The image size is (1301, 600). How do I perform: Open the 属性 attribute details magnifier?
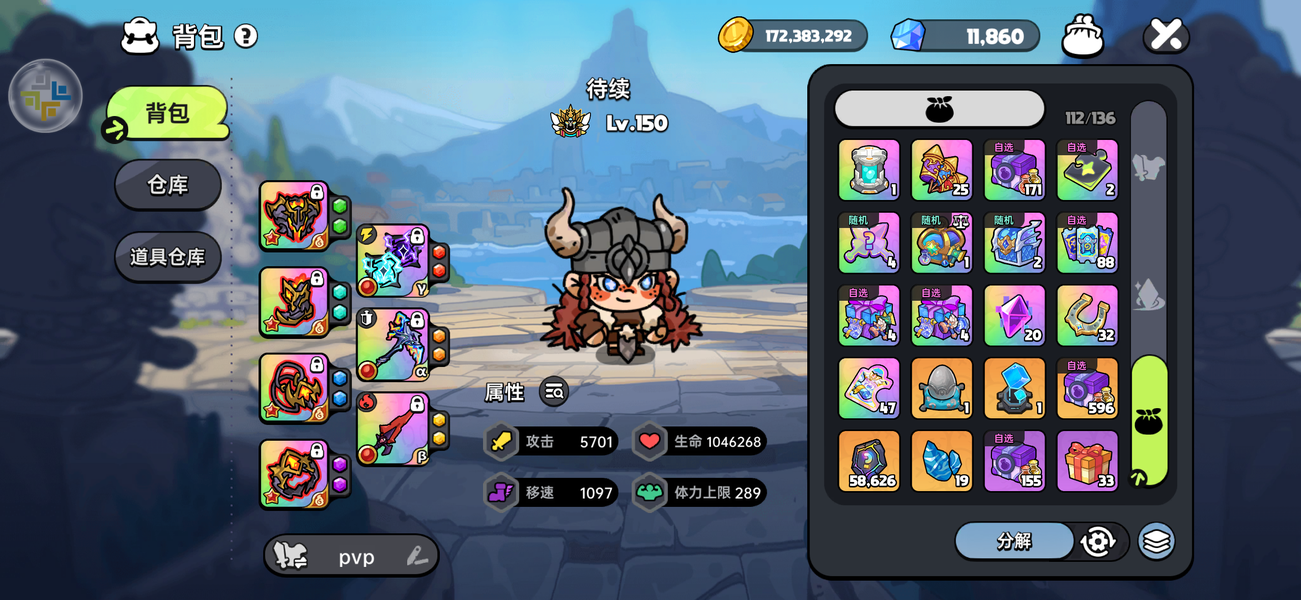tap(554, 392)
